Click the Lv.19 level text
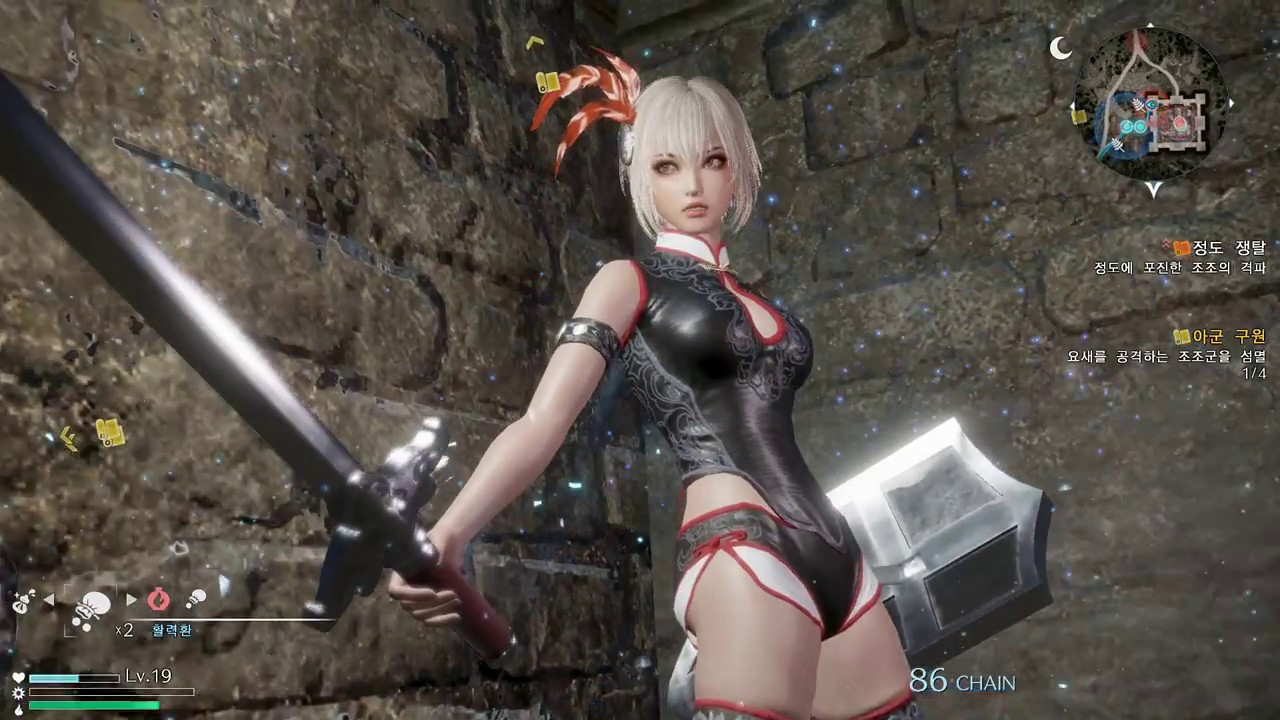 coord(148,676)
